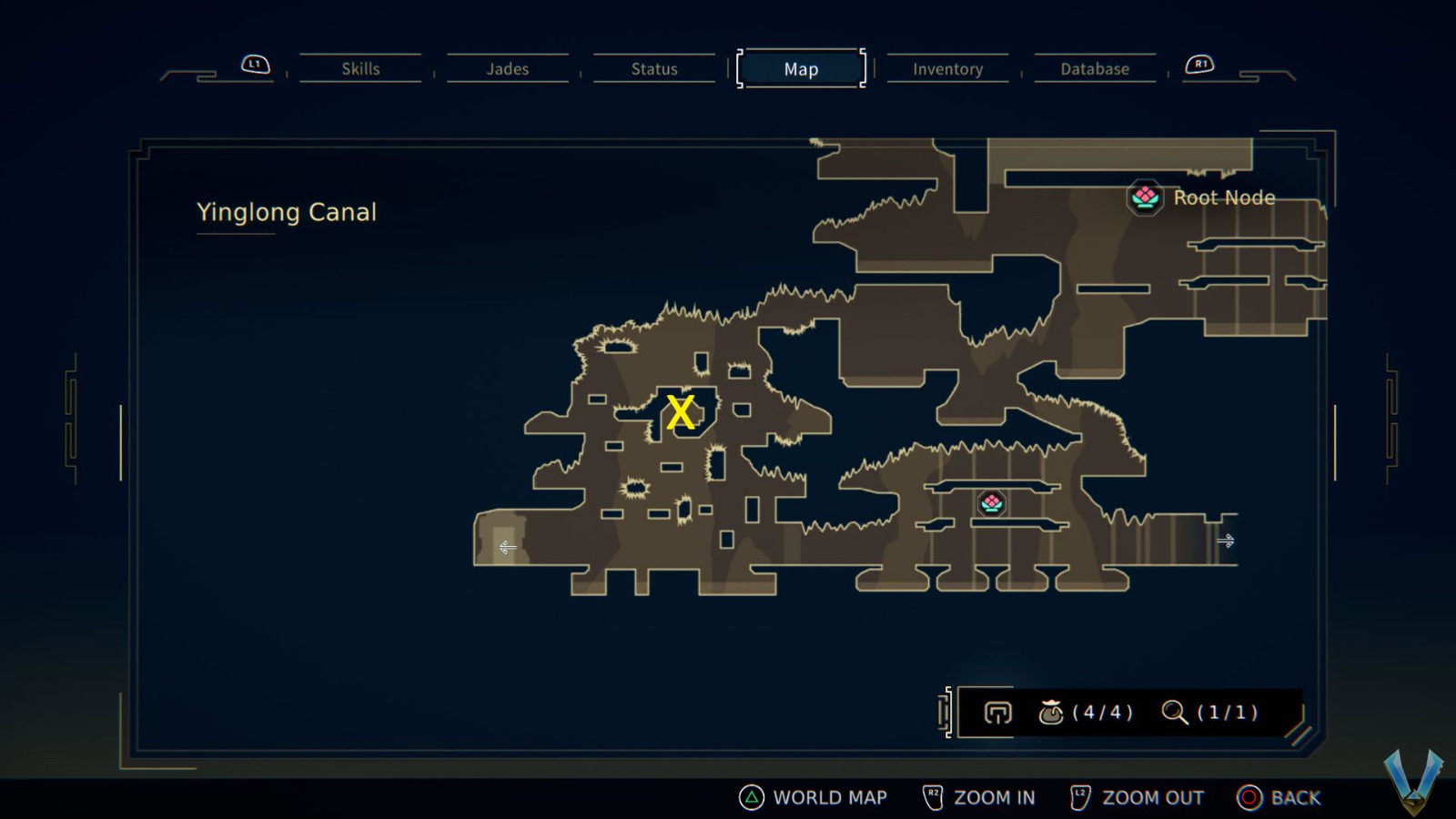Switch to the Skills tab
The width and height of the screenshot is (1456, 819).
(360, 68)
